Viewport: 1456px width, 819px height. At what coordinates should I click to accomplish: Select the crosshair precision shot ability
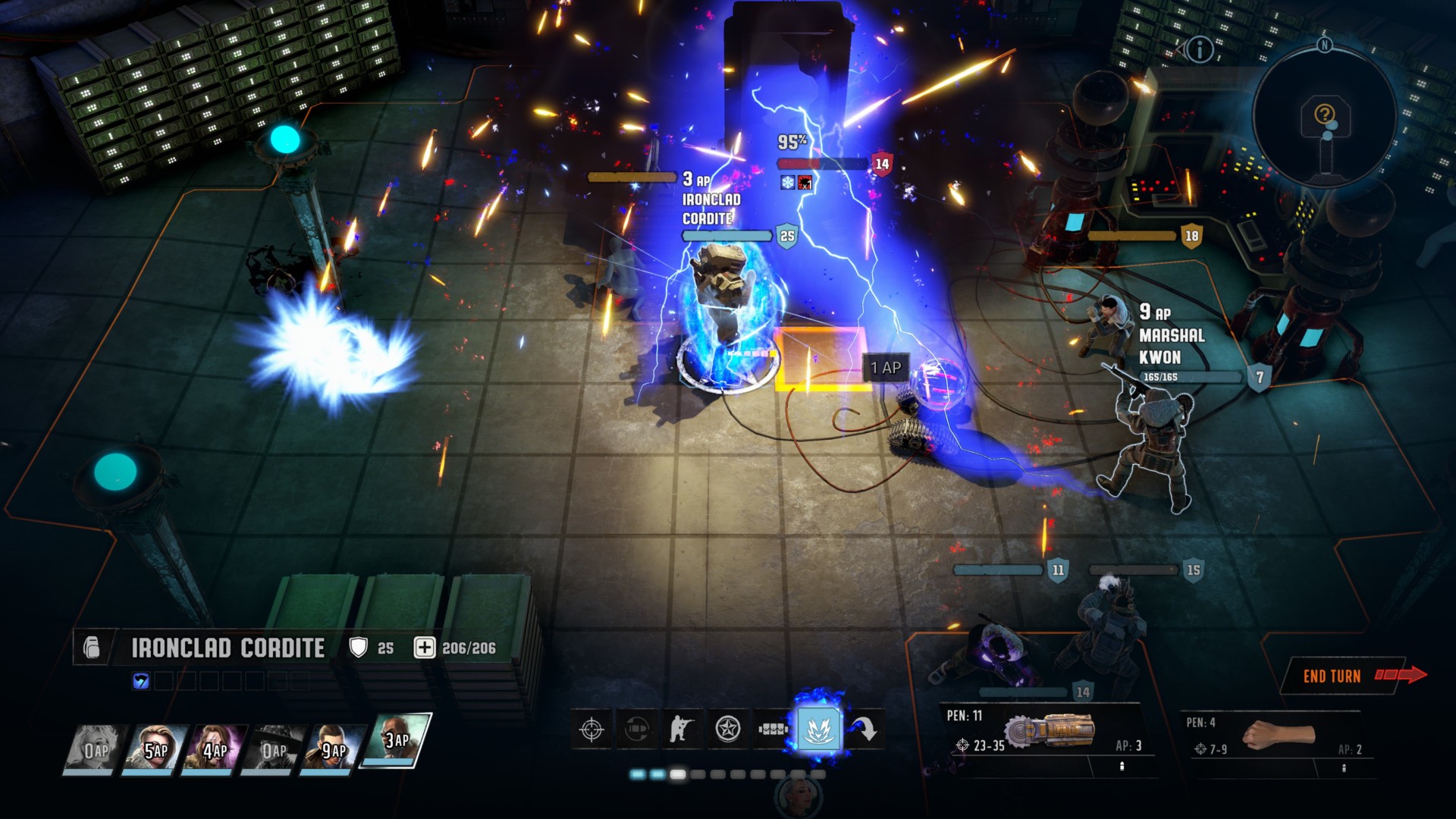click(591, 730)
